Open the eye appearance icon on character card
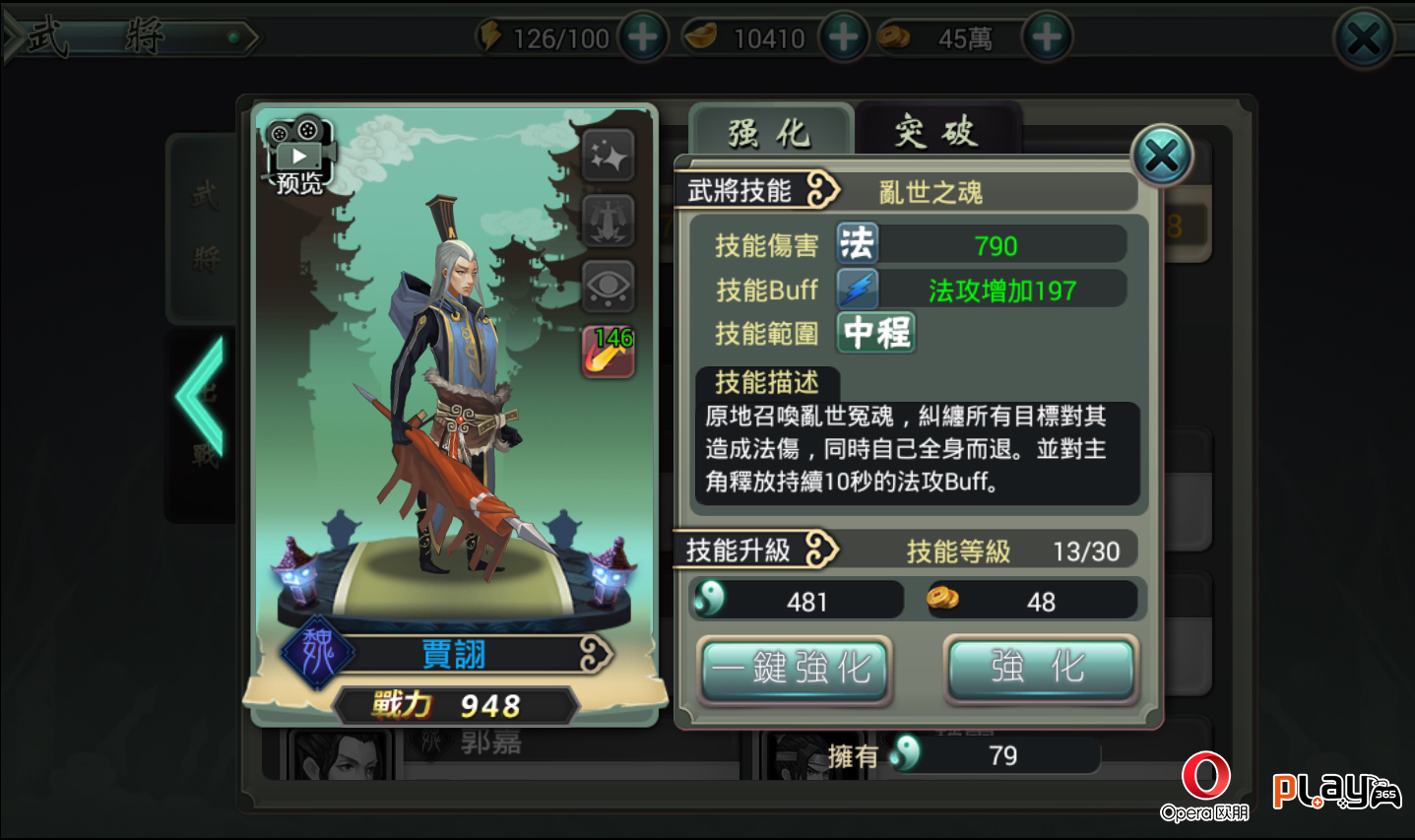Image resolution: width=1415 pixels, height=840 pixels. [x=608, y=287]
